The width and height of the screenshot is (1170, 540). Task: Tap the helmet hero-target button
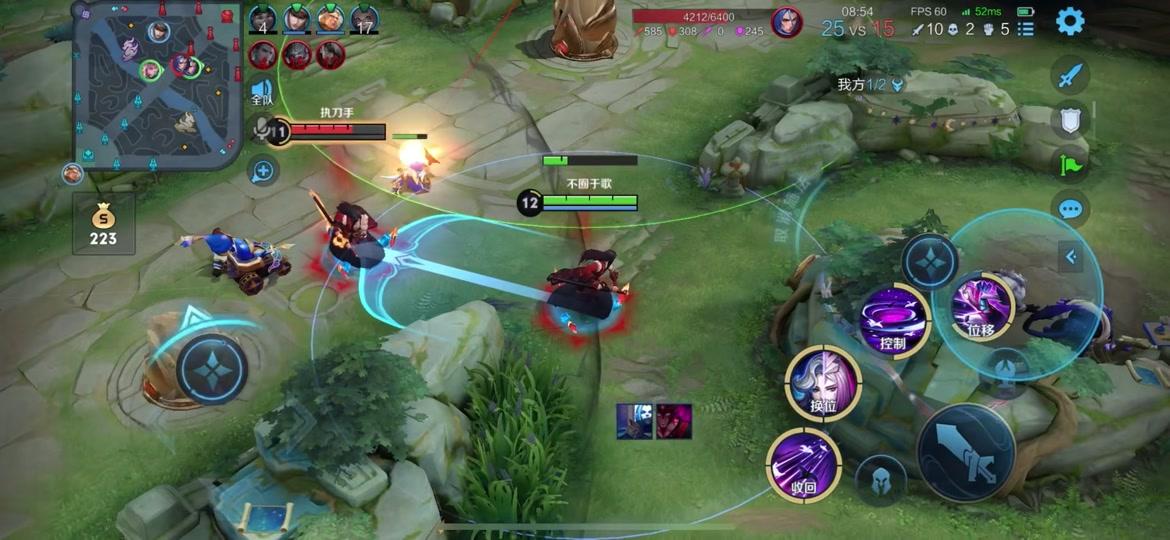881,479
